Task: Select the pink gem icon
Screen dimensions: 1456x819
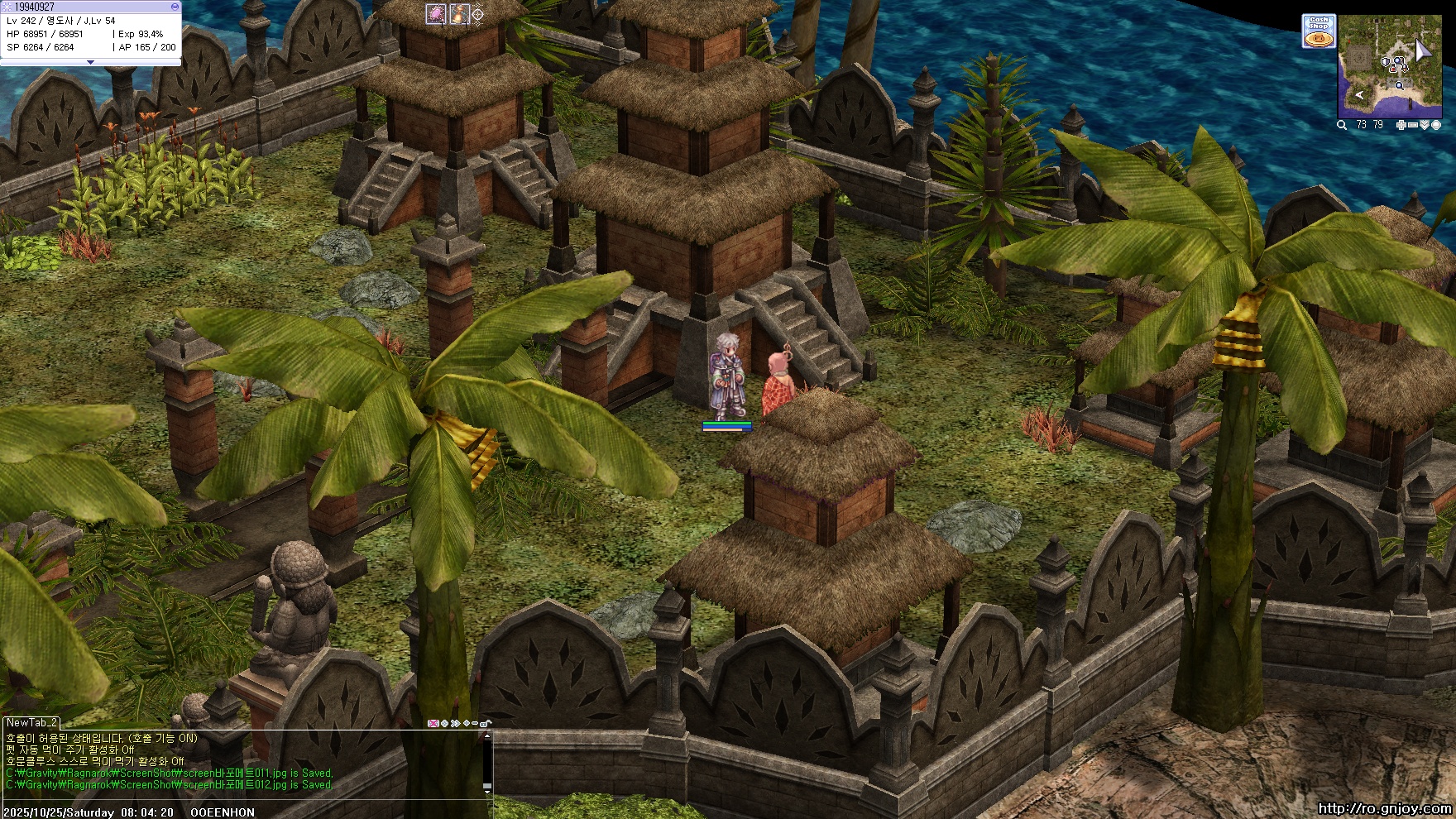Action: pyautogui.click(x=436, y=13)
